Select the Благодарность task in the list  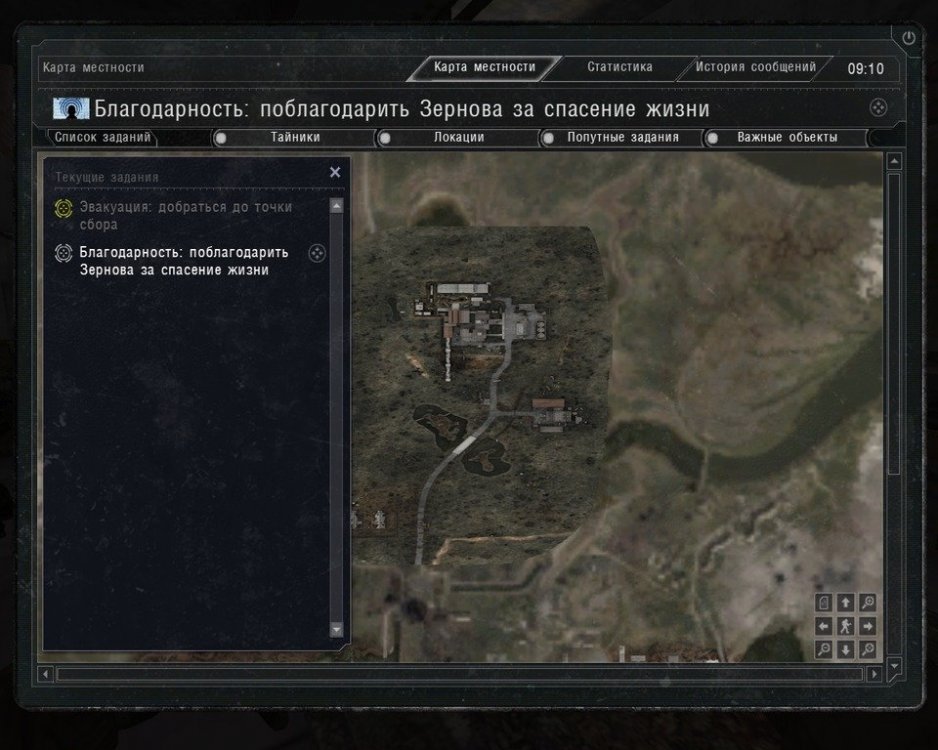pos(183,261)
